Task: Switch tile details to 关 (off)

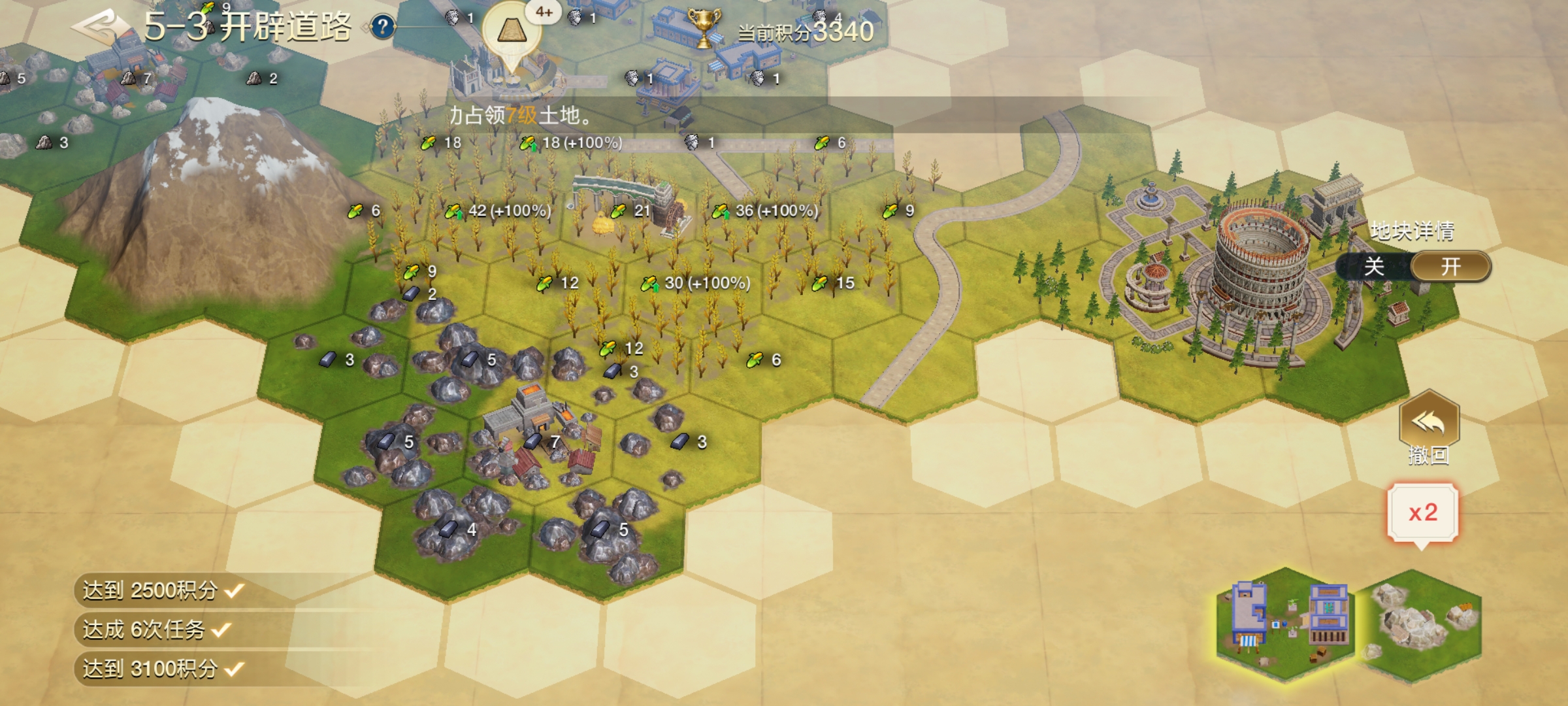Action: pos(1374,267)
